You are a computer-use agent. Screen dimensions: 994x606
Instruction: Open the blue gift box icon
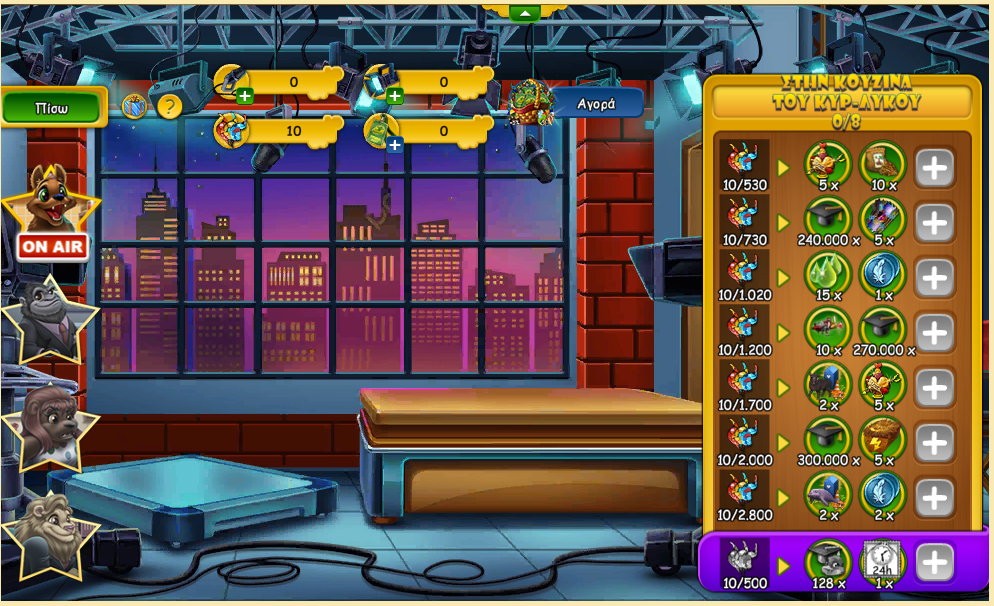tap(135, 105)
